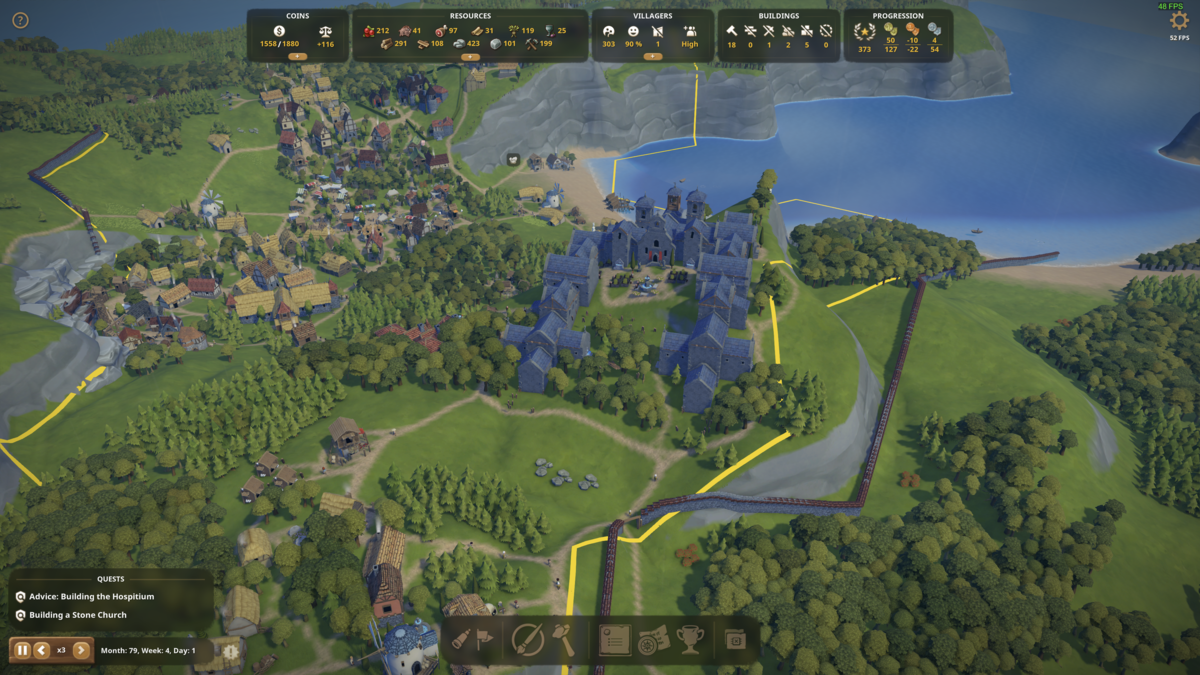Open the paintbrush decoration tool
The height and width of the screenshot is (675, 1200).
point(526,639)
